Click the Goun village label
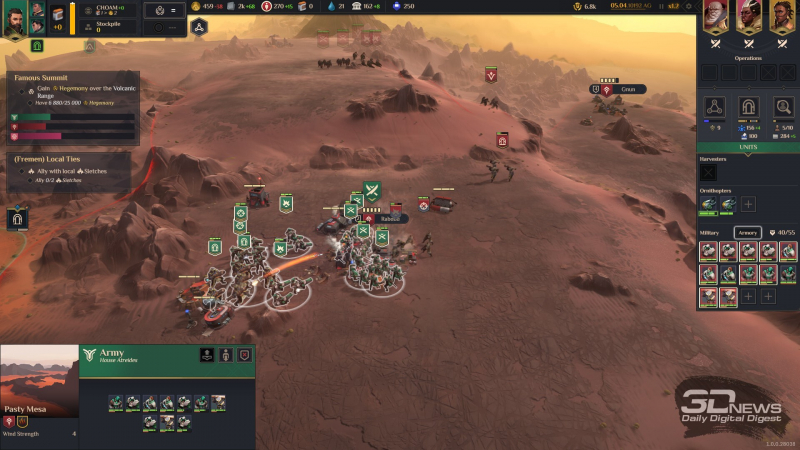The width and height of the screenshot is (800, 450). (627, 89)
